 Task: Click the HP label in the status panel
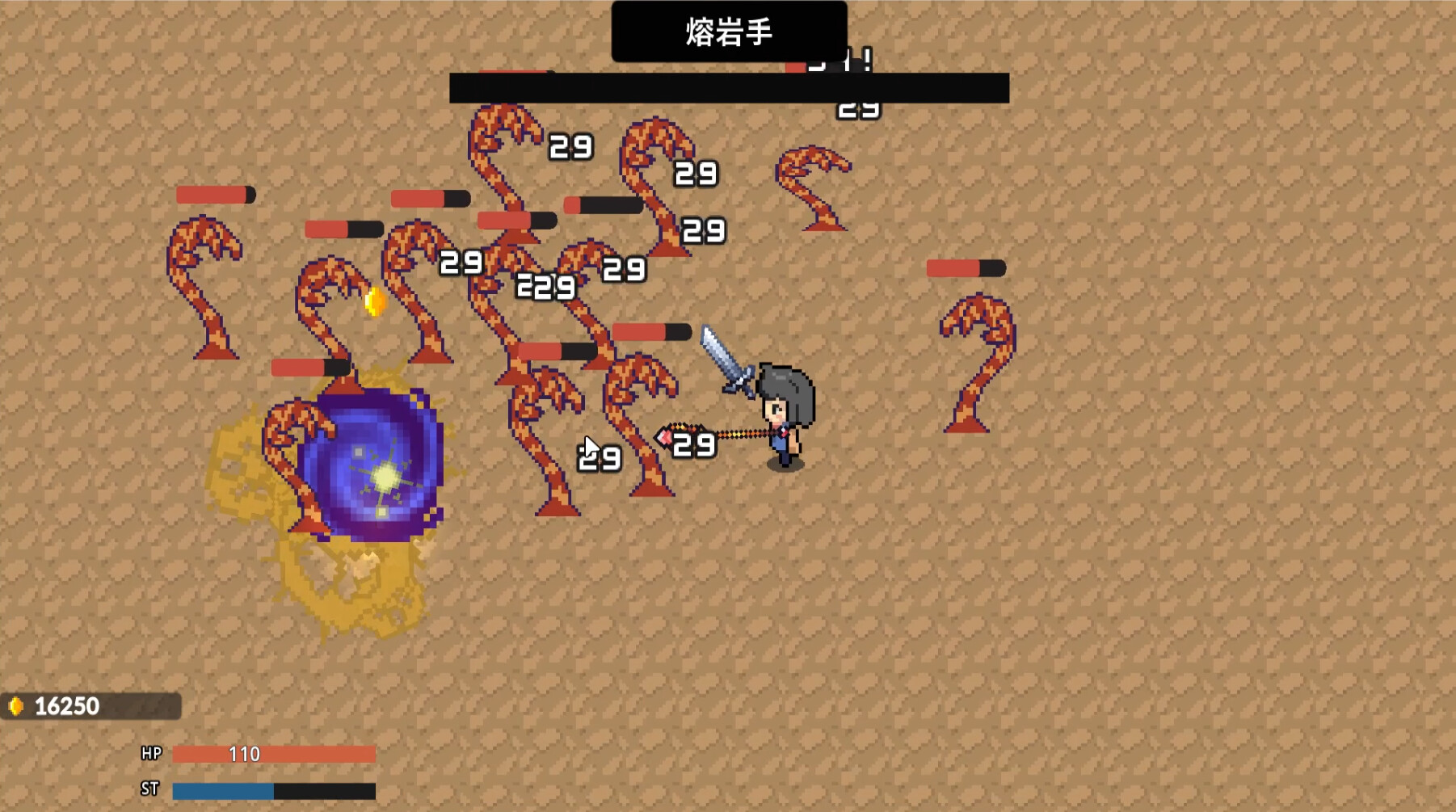pyautogui.click(x=152, y=751)
